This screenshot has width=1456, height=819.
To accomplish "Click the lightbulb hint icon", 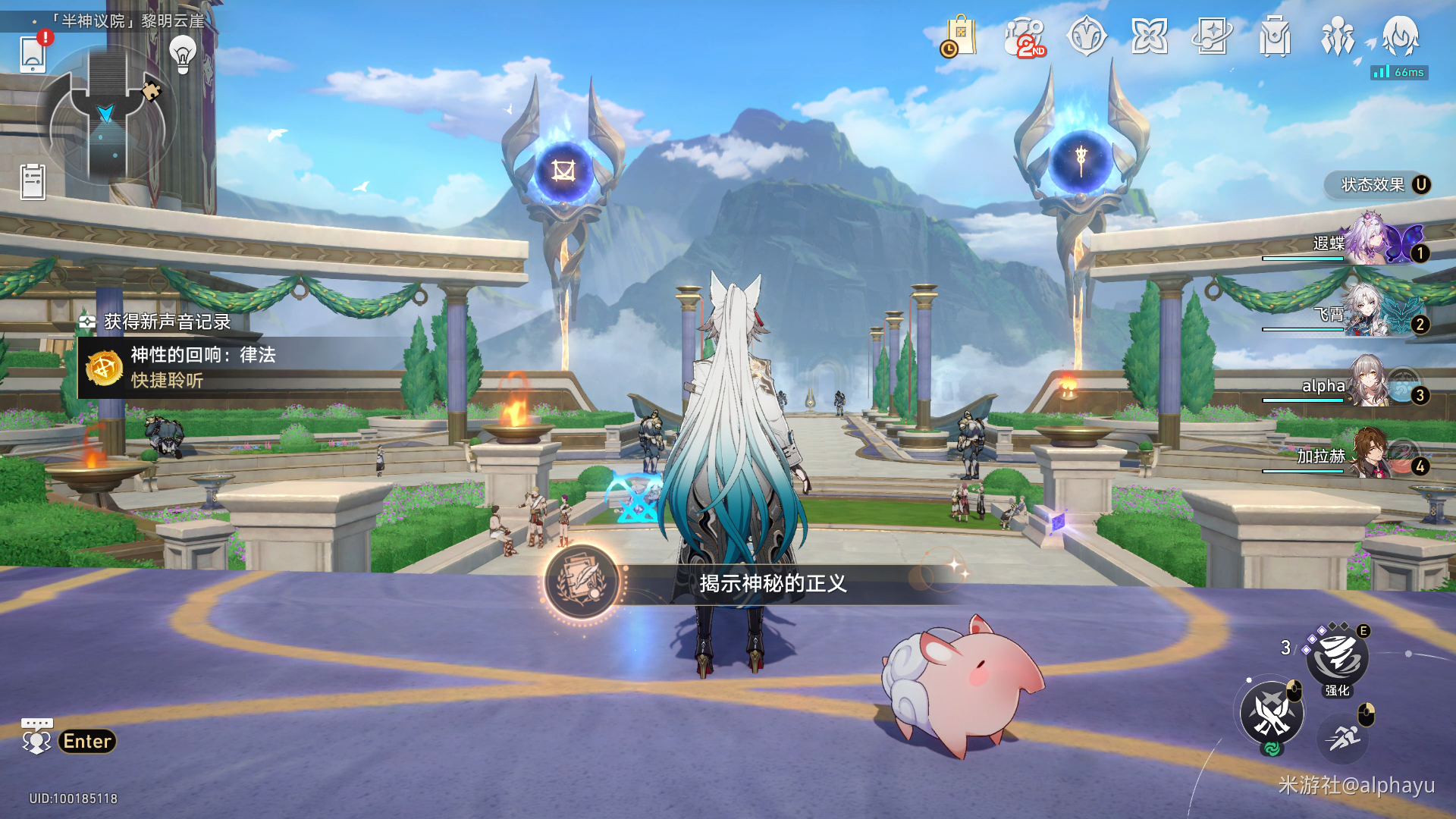I will point(183,54).
